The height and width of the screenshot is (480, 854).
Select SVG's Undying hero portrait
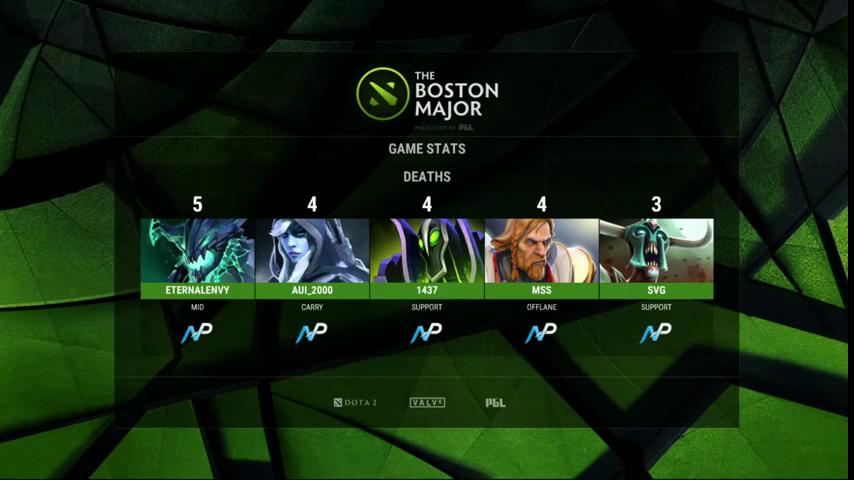tap(656, 251)
